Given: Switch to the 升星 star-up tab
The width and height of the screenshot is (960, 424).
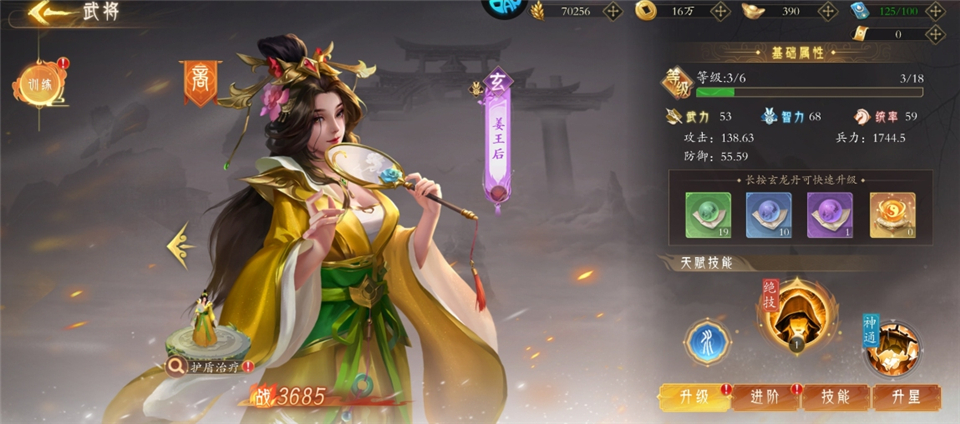Looking at the screenshot, I should click(907, 396).
